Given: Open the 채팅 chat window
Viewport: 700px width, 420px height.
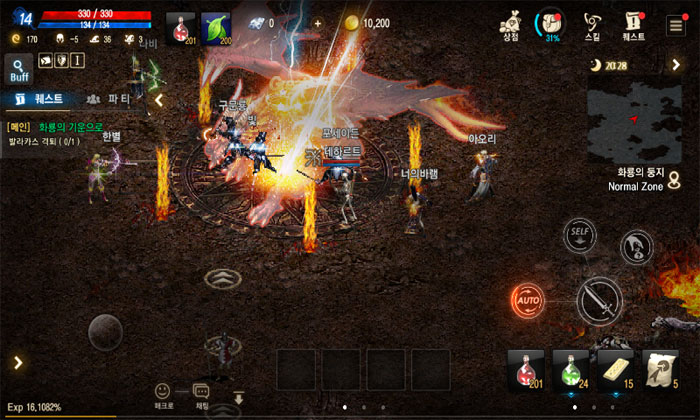Looking at the screenshot, I should point(202,395).
